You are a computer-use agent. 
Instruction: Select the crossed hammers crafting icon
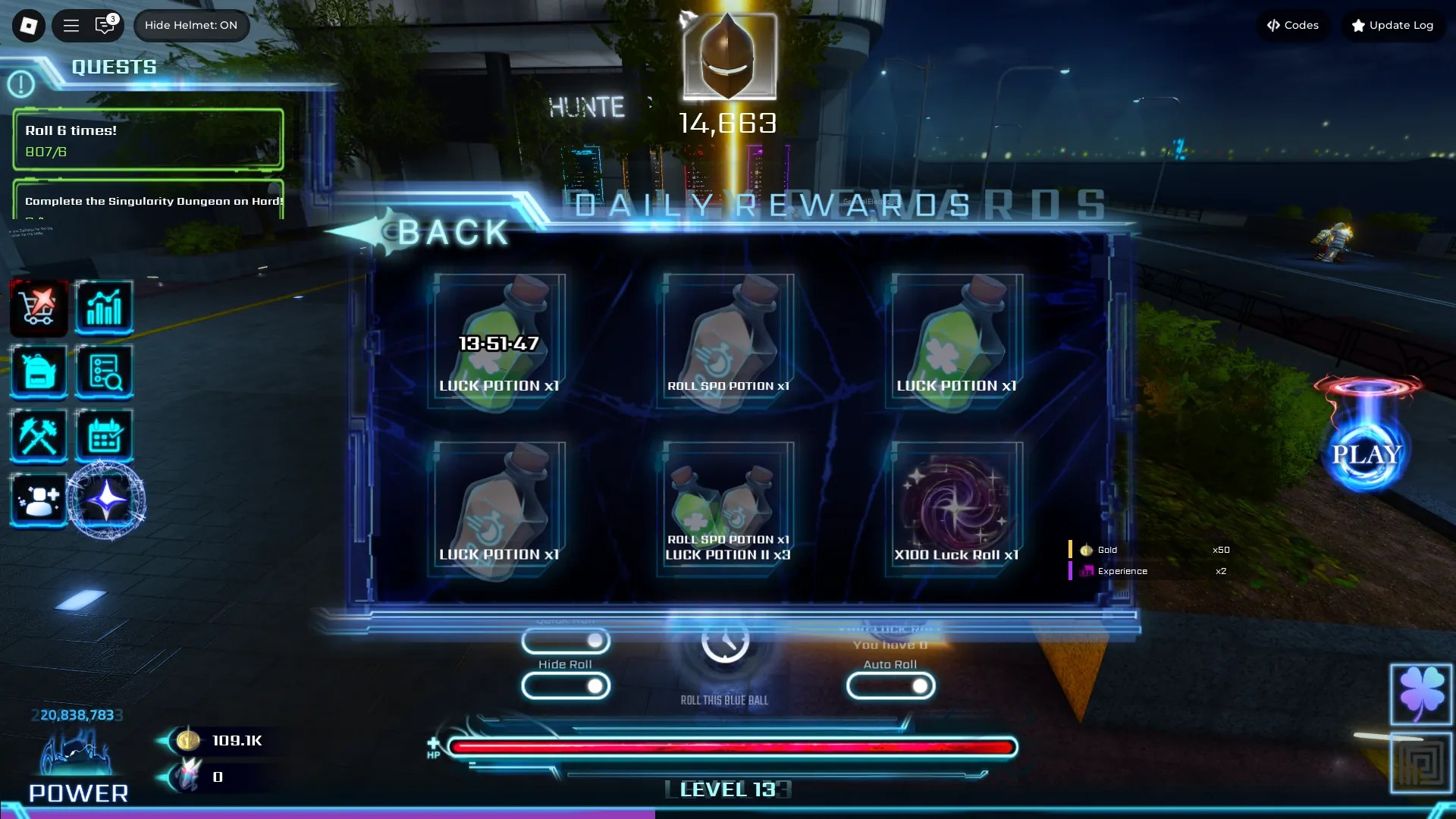(x=38, y=435)
